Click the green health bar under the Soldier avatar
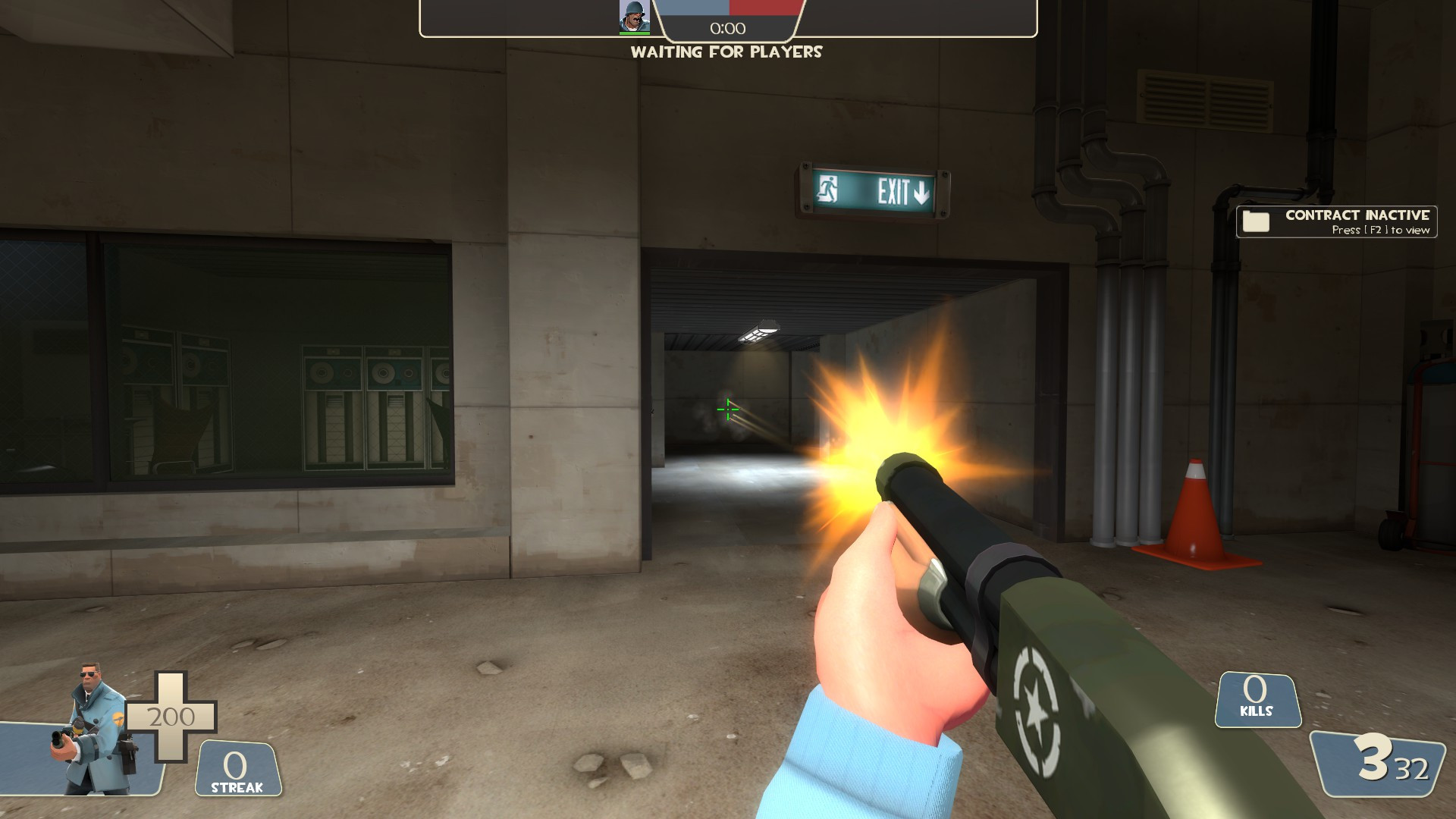Viewport: 1456px width, 819px height. (x=634, y=32)
